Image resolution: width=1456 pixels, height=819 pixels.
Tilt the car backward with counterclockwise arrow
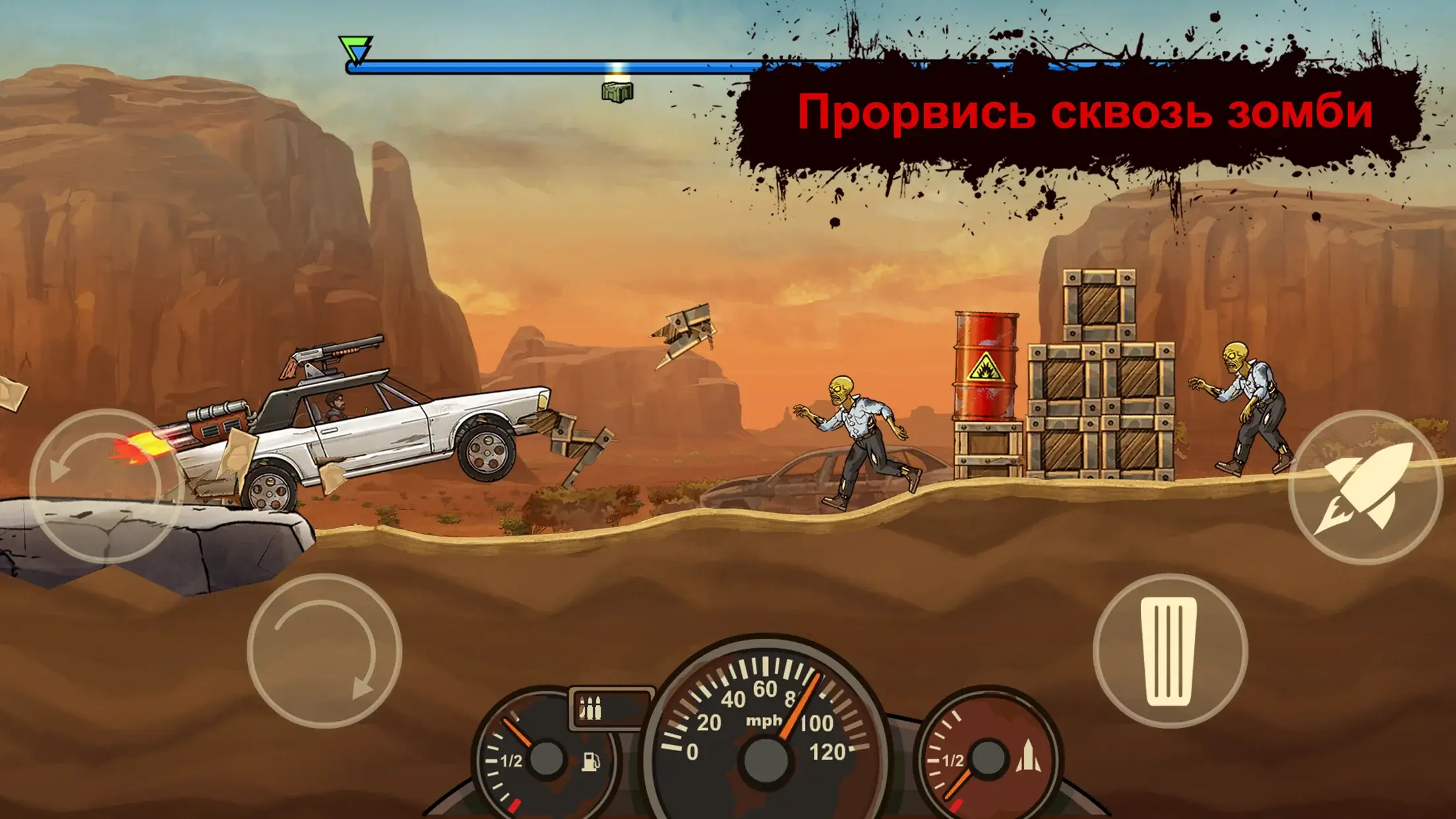pos(106,486)
